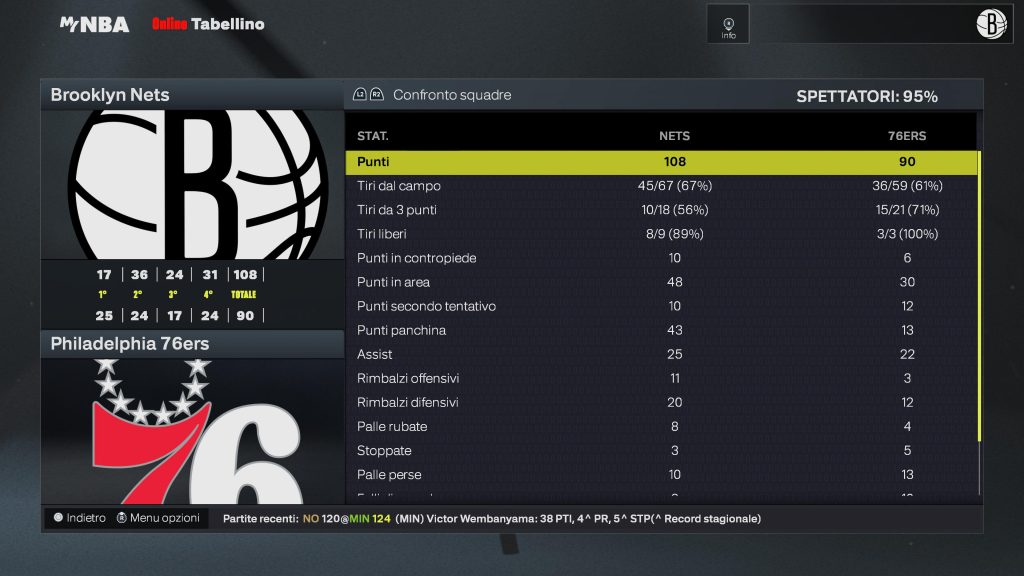1024x576 pixels.
Task: Select the Rimbalzi difensivi row
Action: 660,402
